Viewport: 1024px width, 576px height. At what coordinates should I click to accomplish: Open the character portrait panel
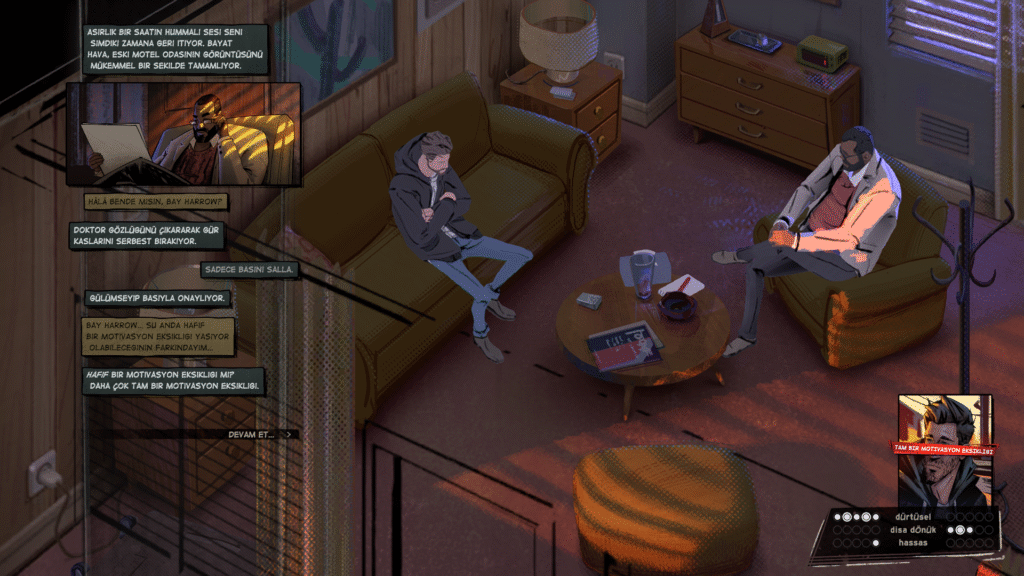[x=945, y=450]
